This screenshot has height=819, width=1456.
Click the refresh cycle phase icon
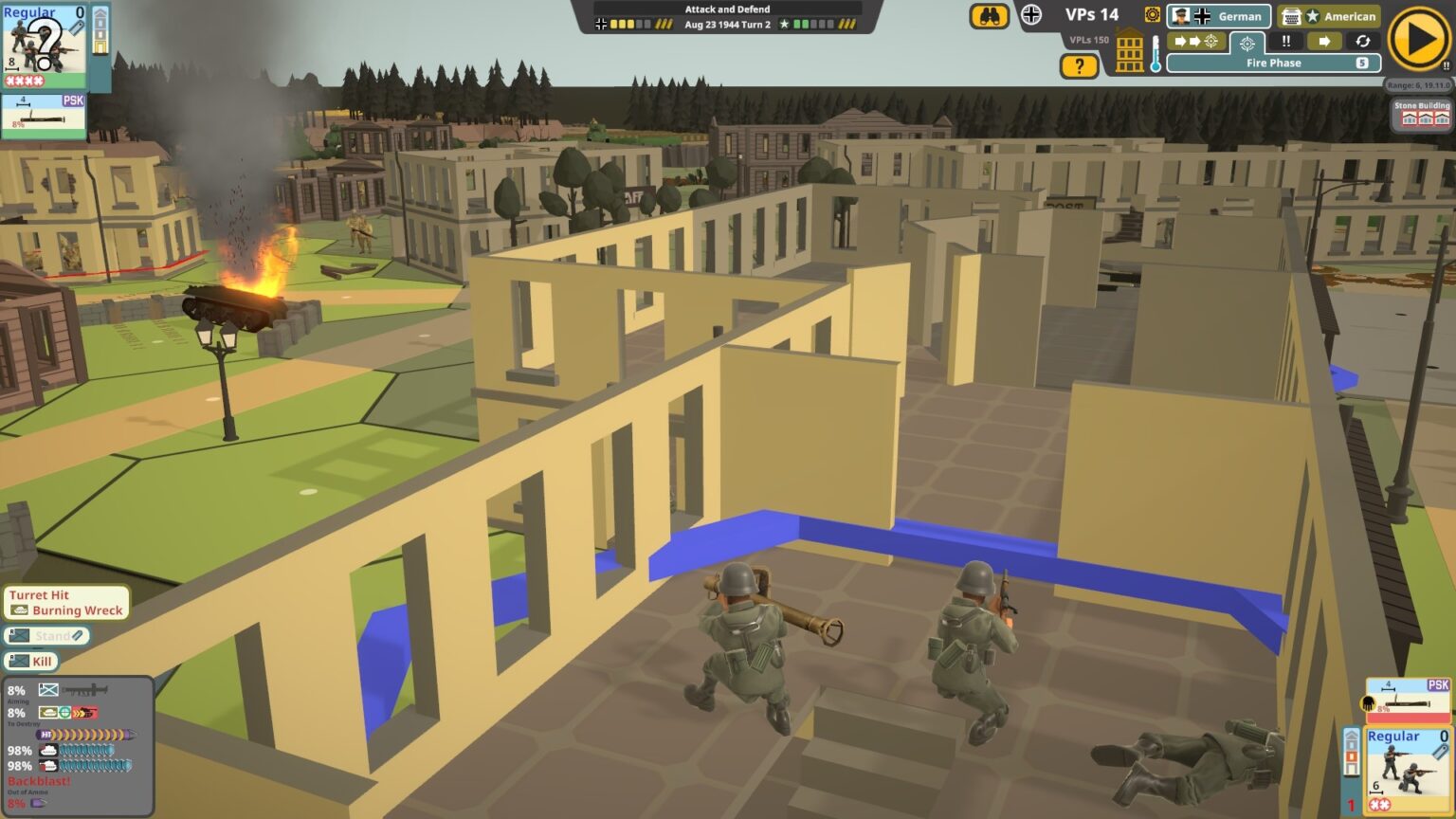[x=1364, y=42]
